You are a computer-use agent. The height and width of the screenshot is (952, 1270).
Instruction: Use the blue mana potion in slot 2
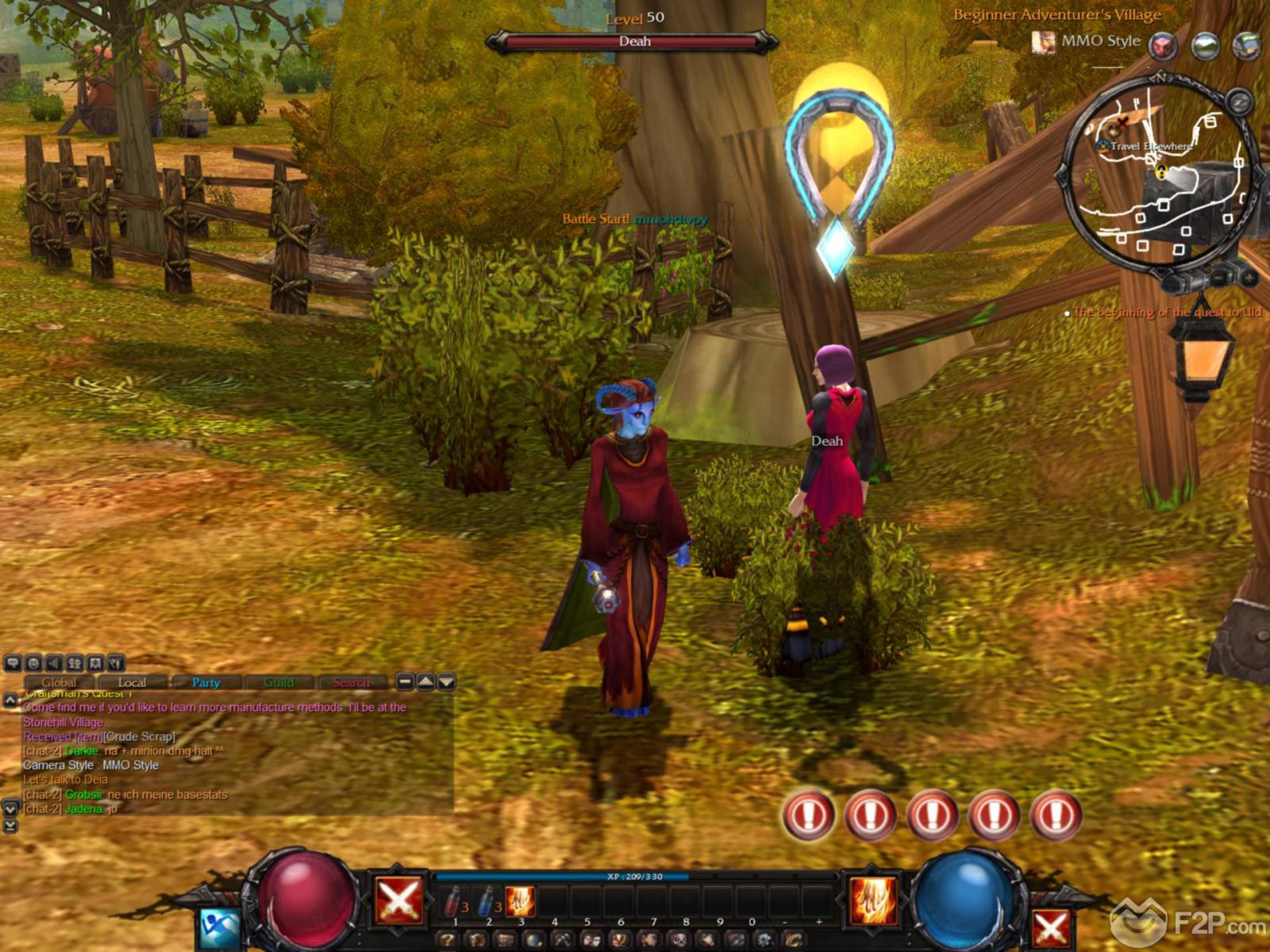(x=487, y=902)
